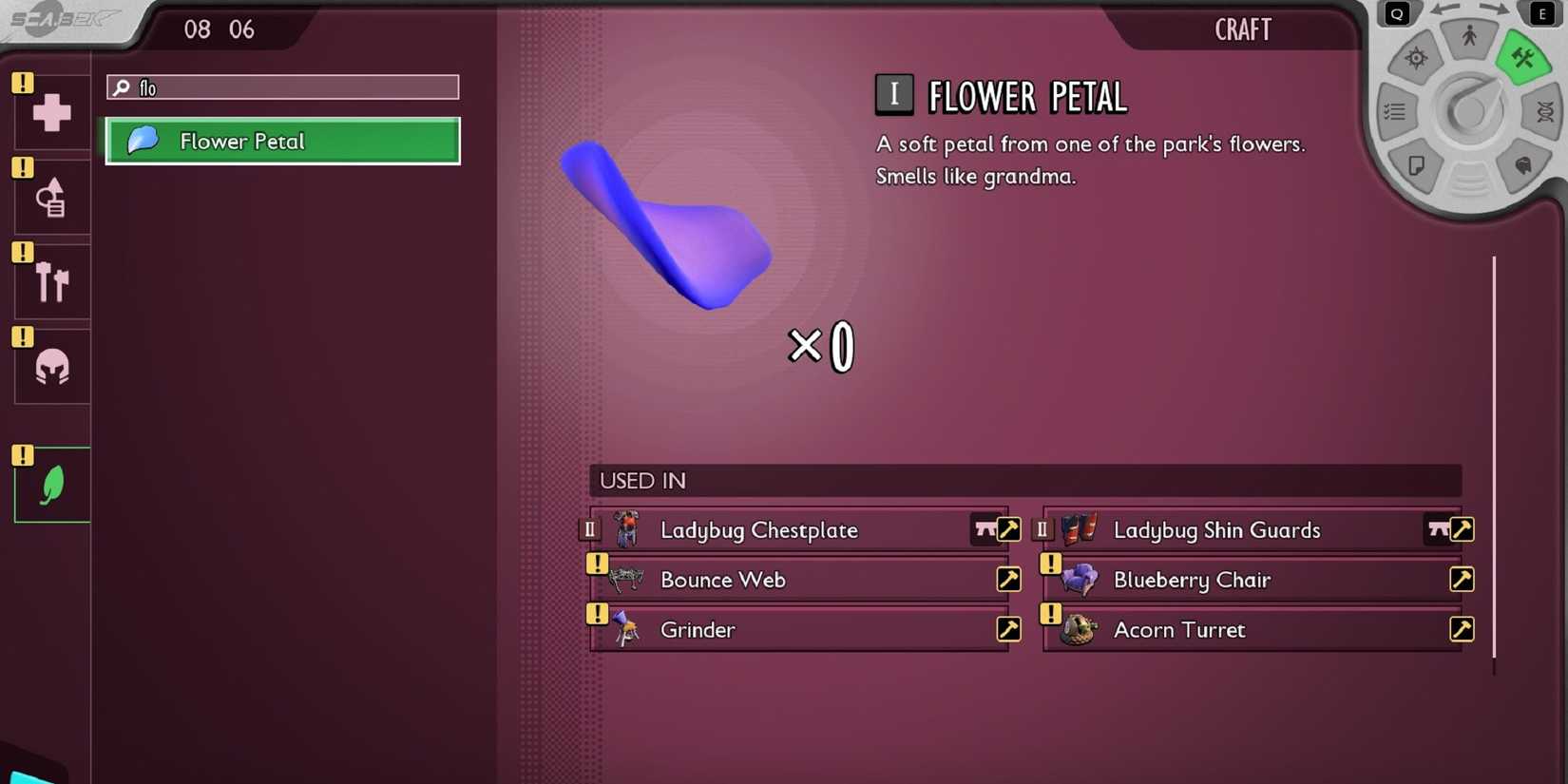Open the notes page icon on the radial menu
This screenshot has width=1568, height=784.
pos(1417,165)
